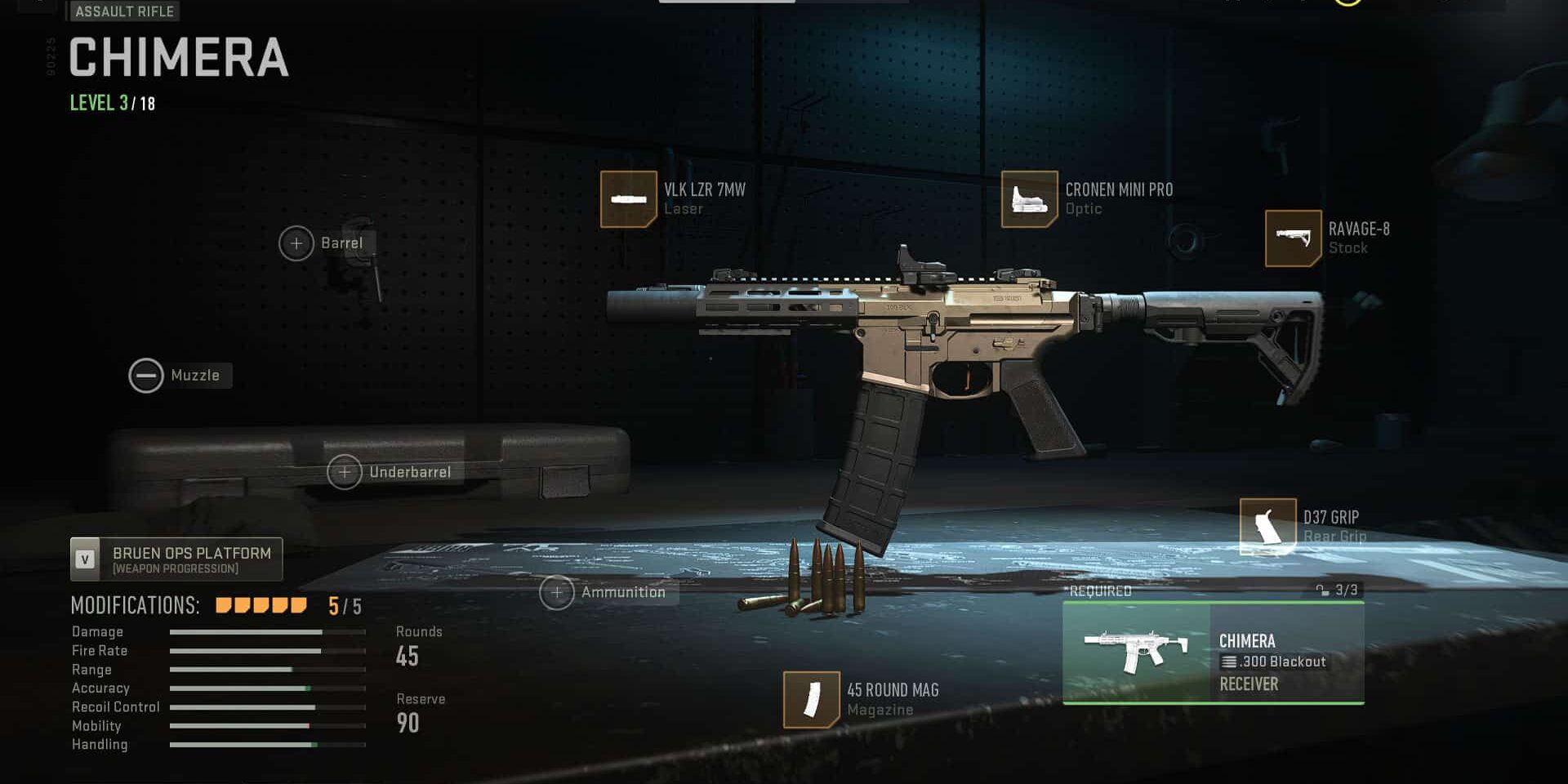Select the D37 Grip rear grip slot

coord(1267,527)
